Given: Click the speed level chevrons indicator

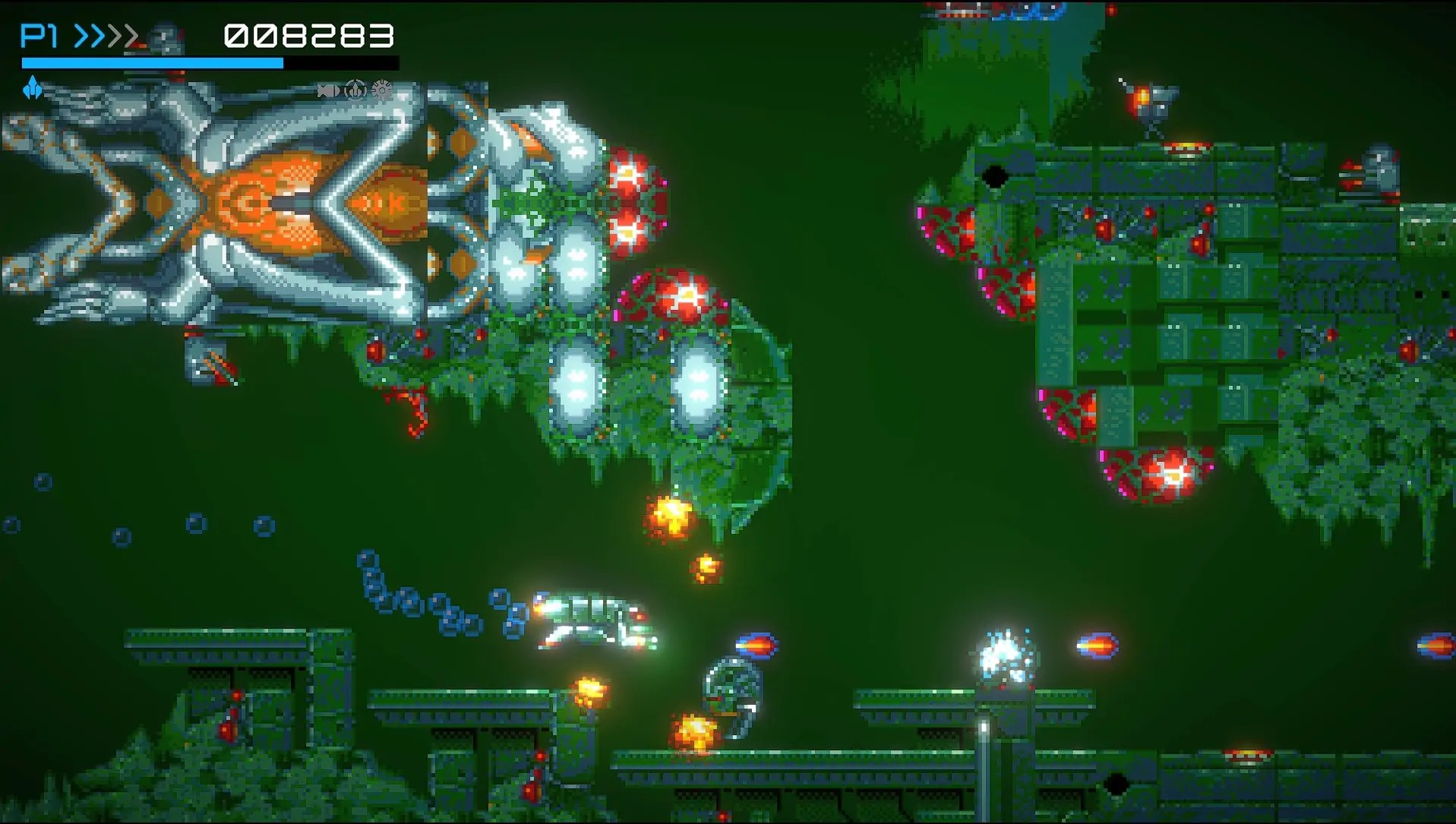Looking at the screenshot, I should pyautogui.click(x=106, y=36).
